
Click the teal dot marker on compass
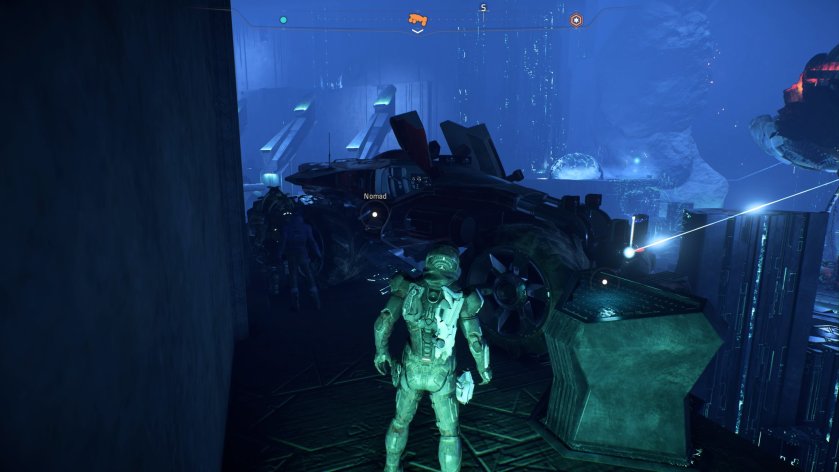pyautogui.click(x=283, y=19)
